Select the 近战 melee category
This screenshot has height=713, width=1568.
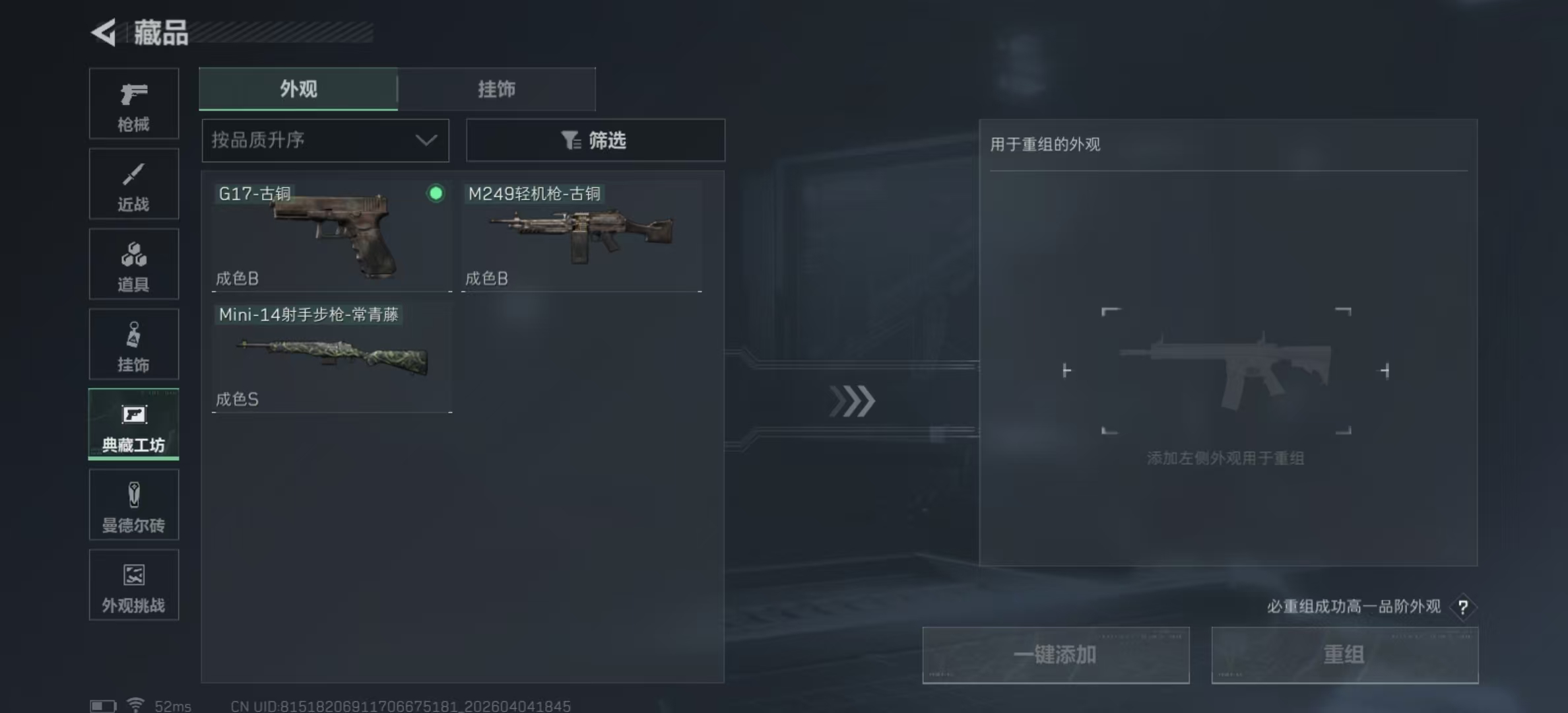133,184
